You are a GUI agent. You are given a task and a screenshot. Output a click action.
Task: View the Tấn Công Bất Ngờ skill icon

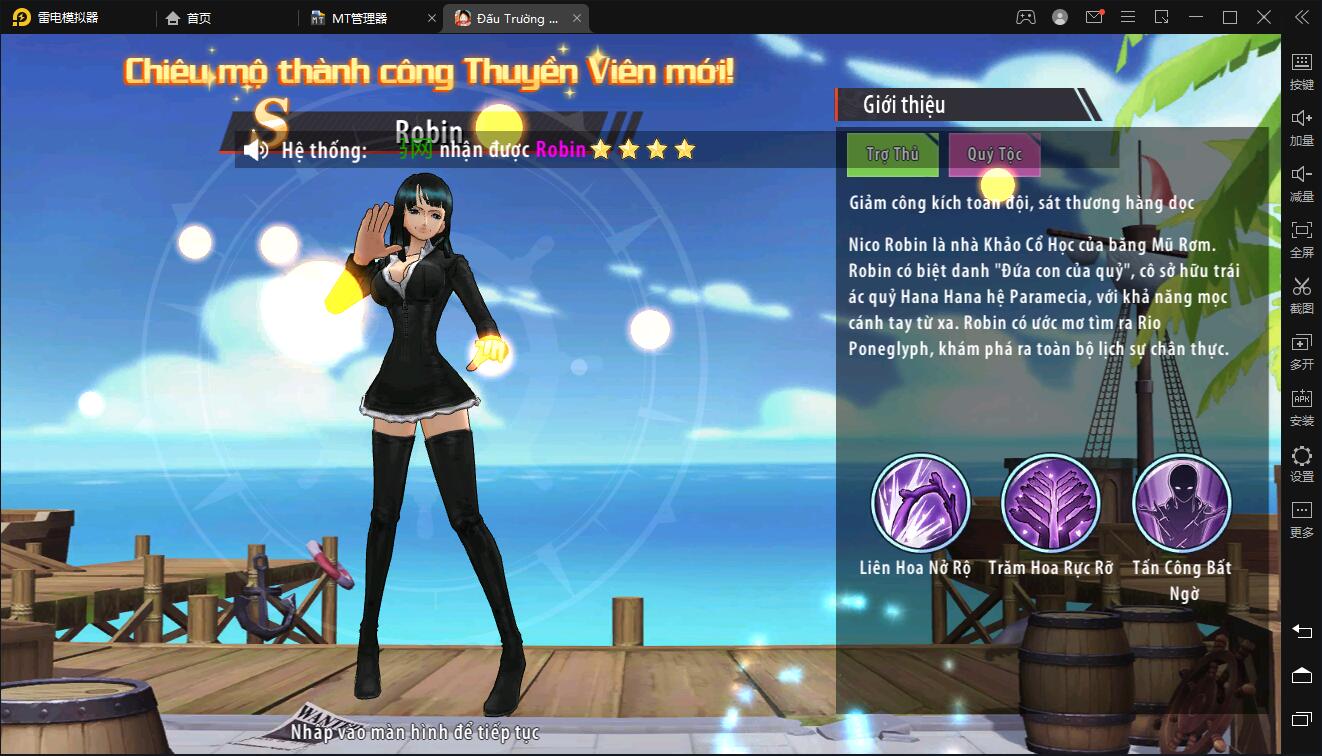tap(1180, 503)
